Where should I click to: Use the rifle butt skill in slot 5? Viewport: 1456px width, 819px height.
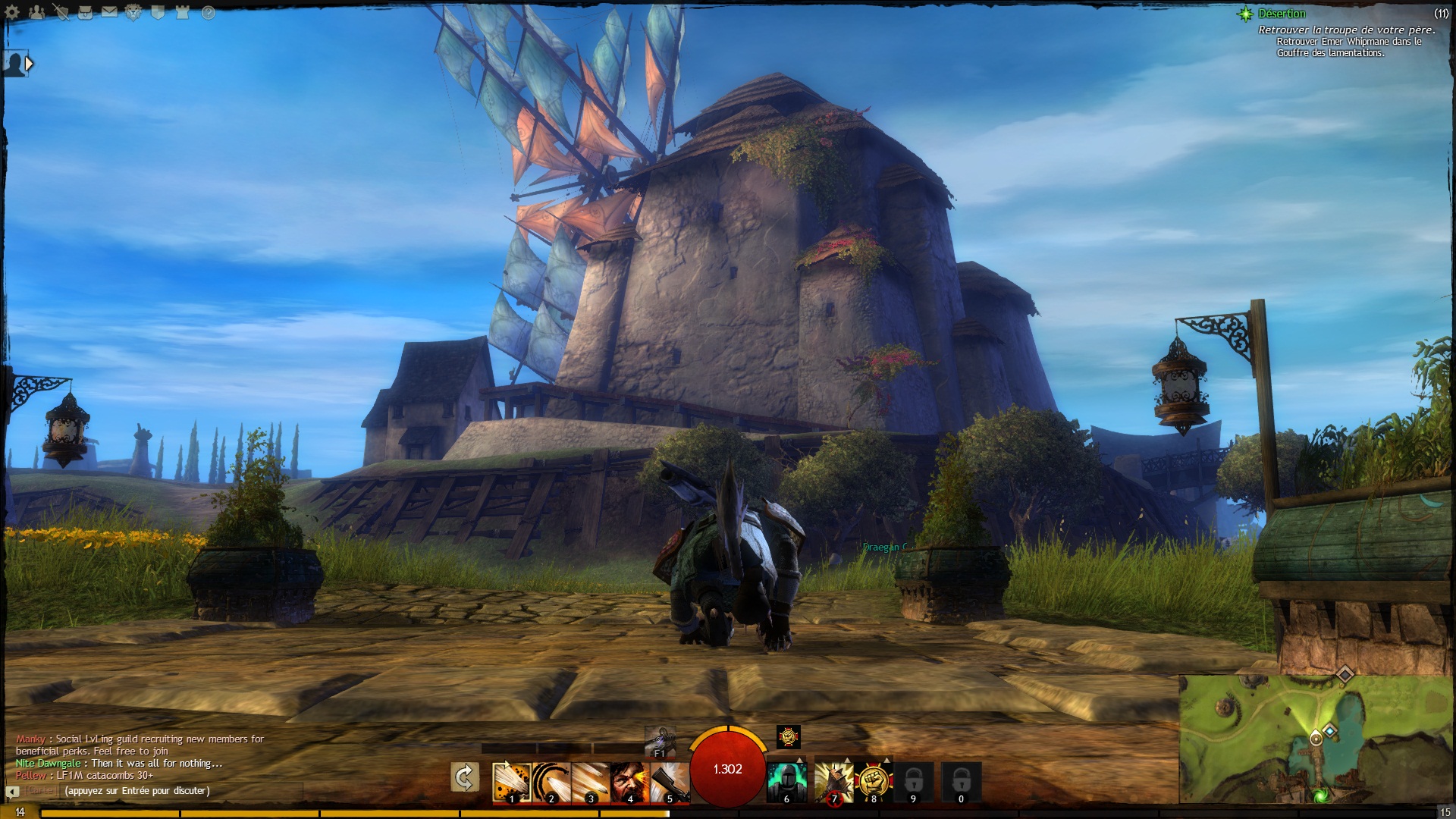(x=669, y=782)
